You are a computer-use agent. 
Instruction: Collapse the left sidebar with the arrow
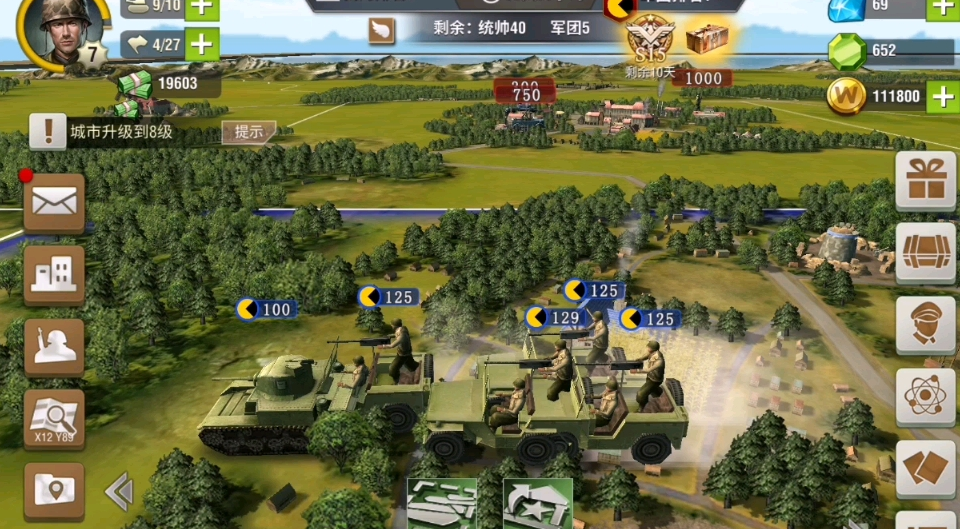[x=119, y=490]
